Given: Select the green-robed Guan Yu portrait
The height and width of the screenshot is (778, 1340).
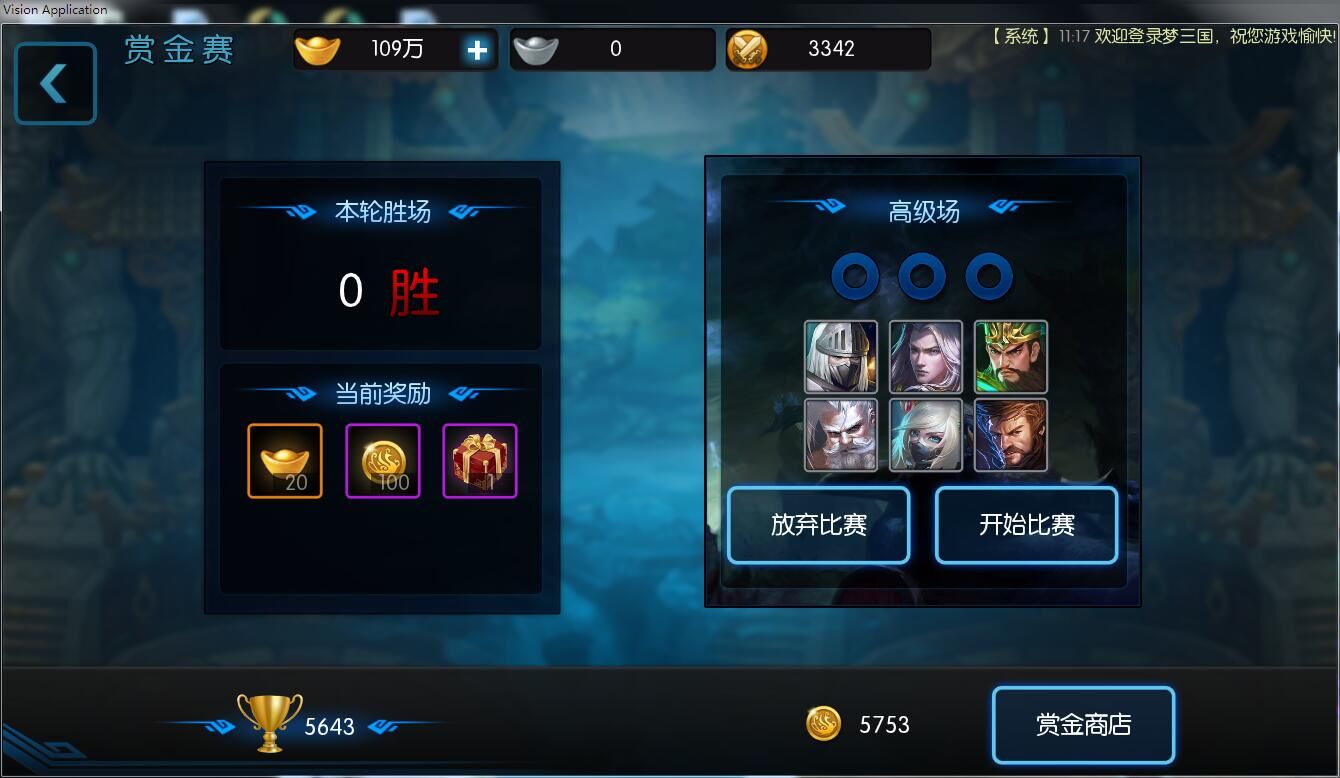Looking at the screenshot, I should click(x=1010, y=358).
